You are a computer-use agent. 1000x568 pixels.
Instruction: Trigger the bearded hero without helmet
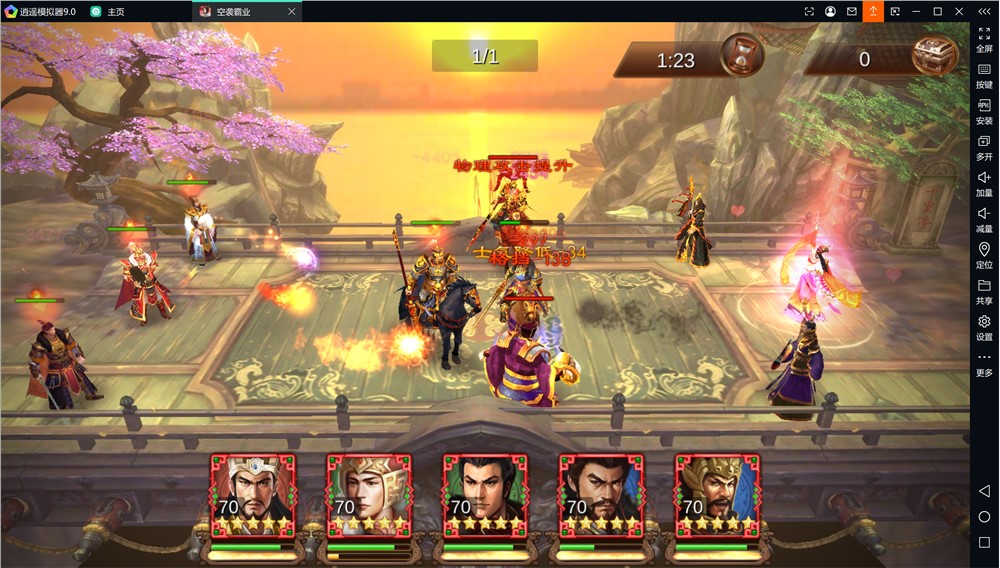[601, 497]
